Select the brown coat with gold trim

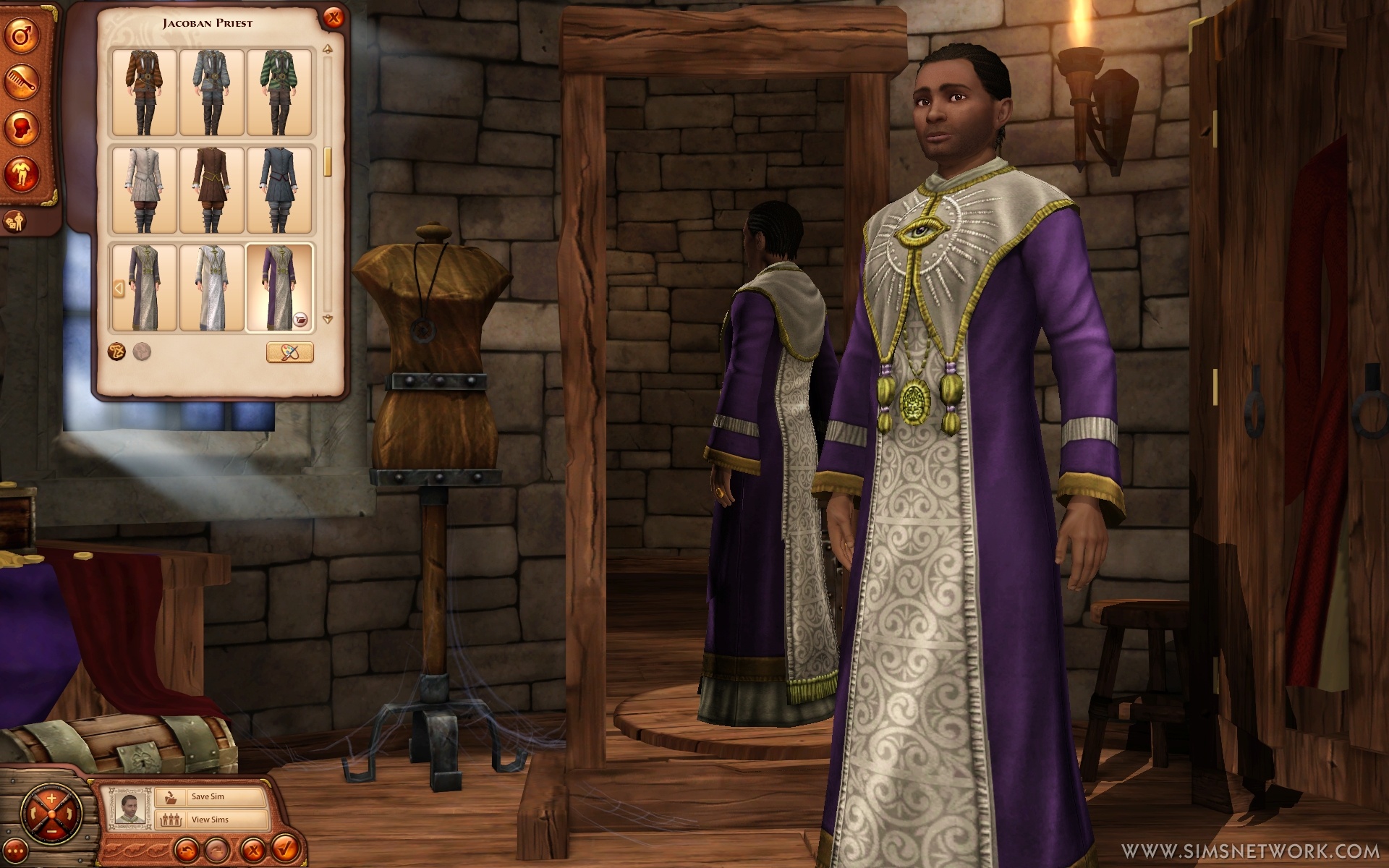(211, 190)
